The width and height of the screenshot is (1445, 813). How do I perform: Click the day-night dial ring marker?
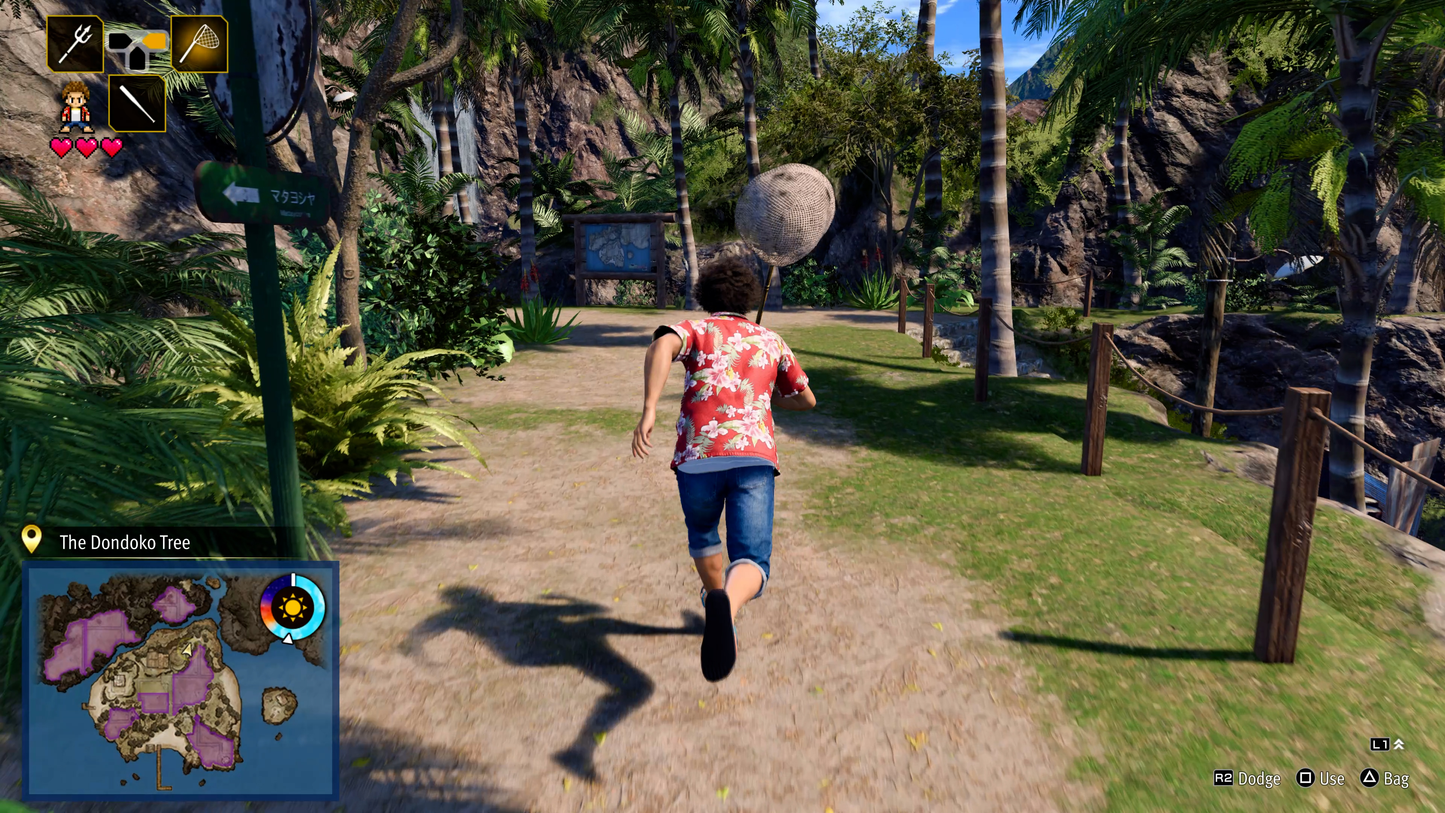click(x=293, y=579)
